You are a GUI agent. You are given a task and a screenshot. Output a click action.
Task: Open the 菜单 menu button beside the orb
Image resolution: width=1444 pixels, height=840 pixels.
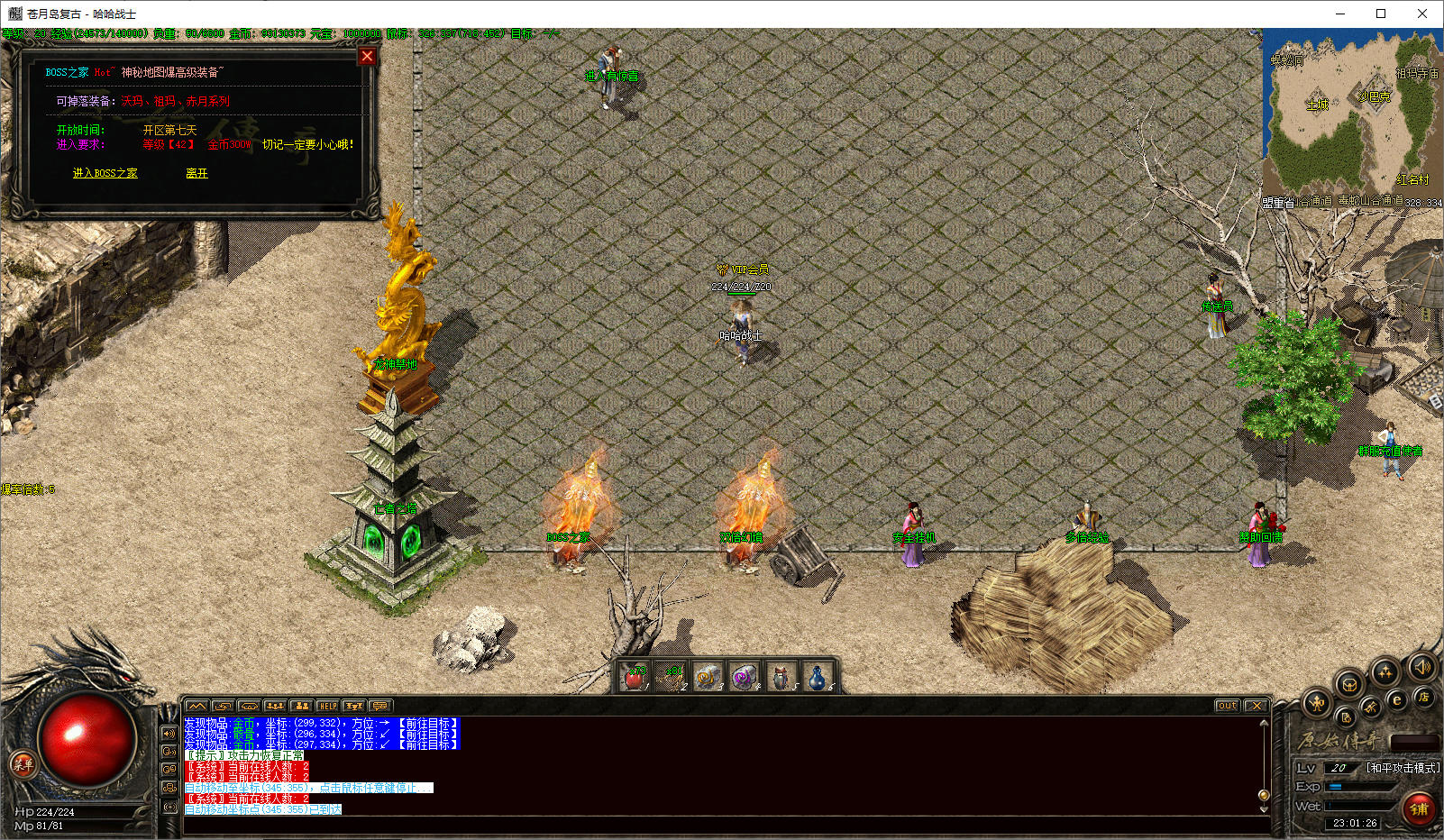tap(23, 765)
